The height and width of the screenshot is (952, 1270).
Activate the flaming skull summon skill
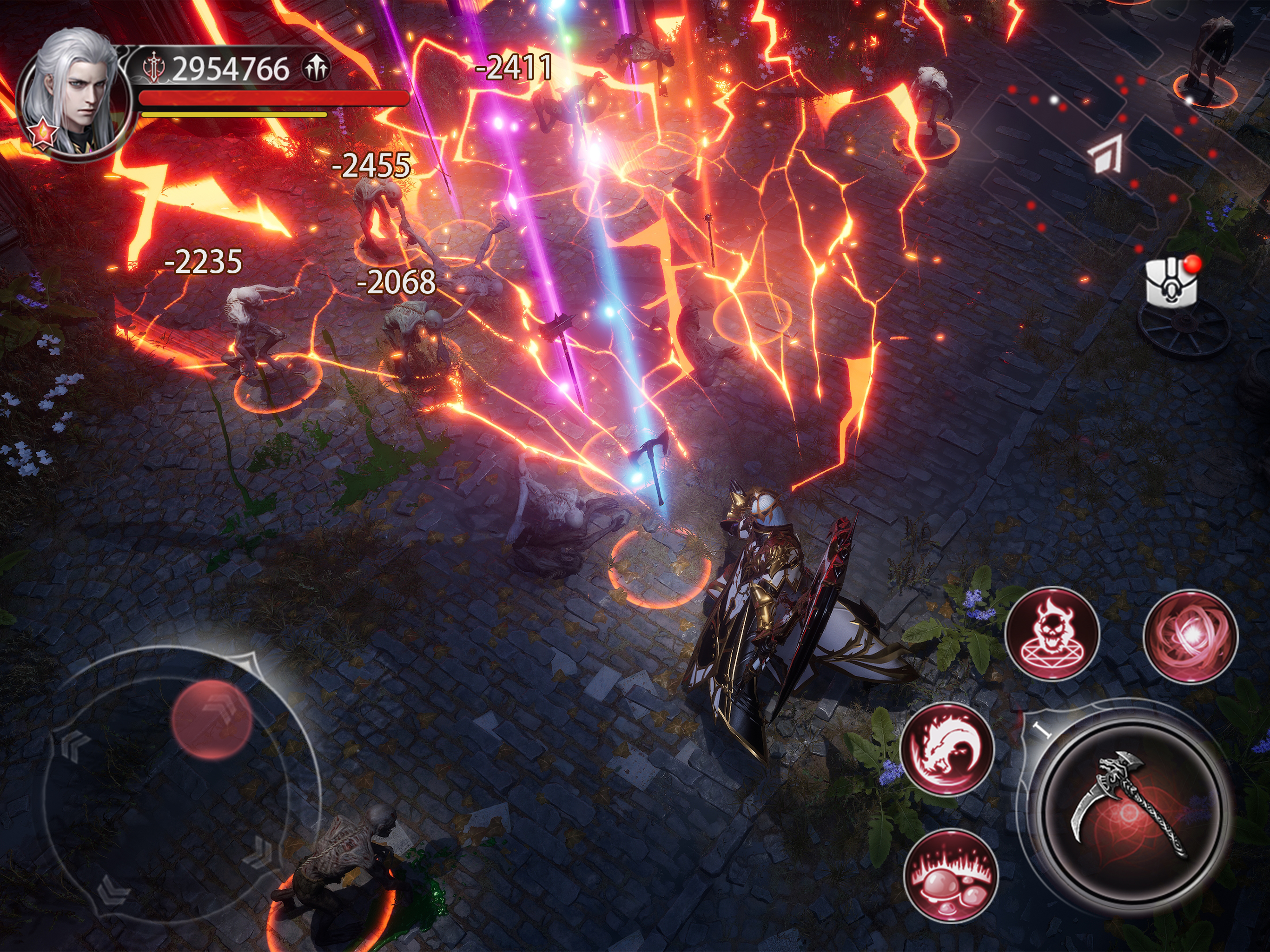point(1052,633)
